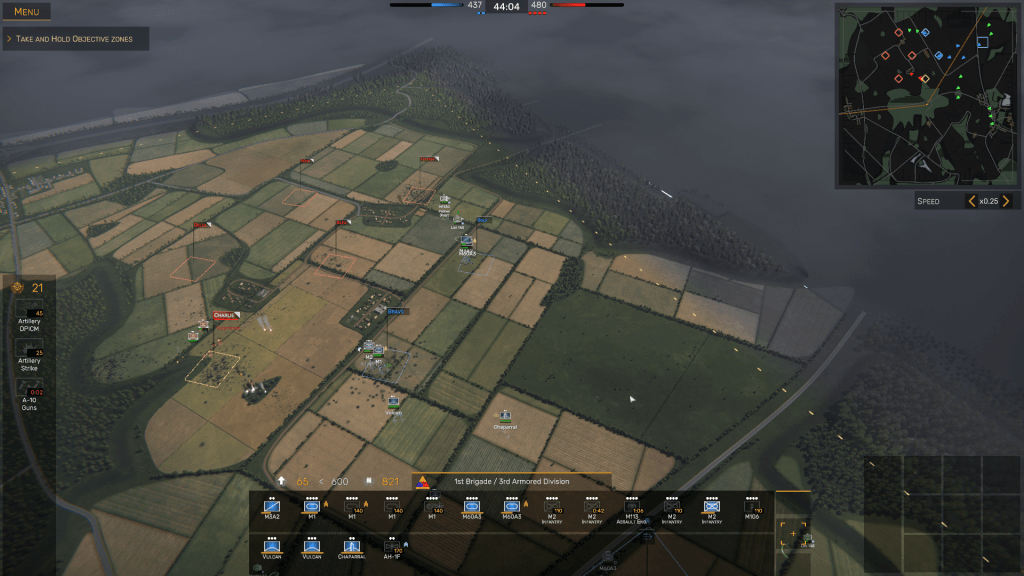Select the AH-1F helicopter unit card
This screenshot has height=576, width=1024.
point(391,548)
